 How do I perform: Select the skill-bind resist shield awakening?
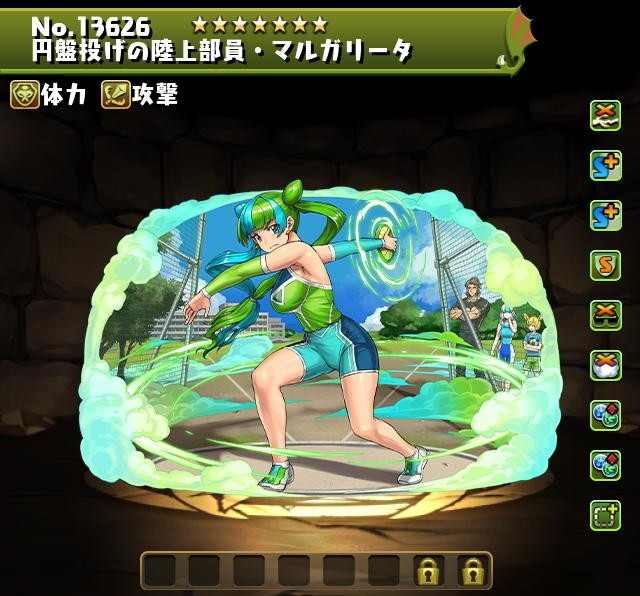click(x=604, y=263)
